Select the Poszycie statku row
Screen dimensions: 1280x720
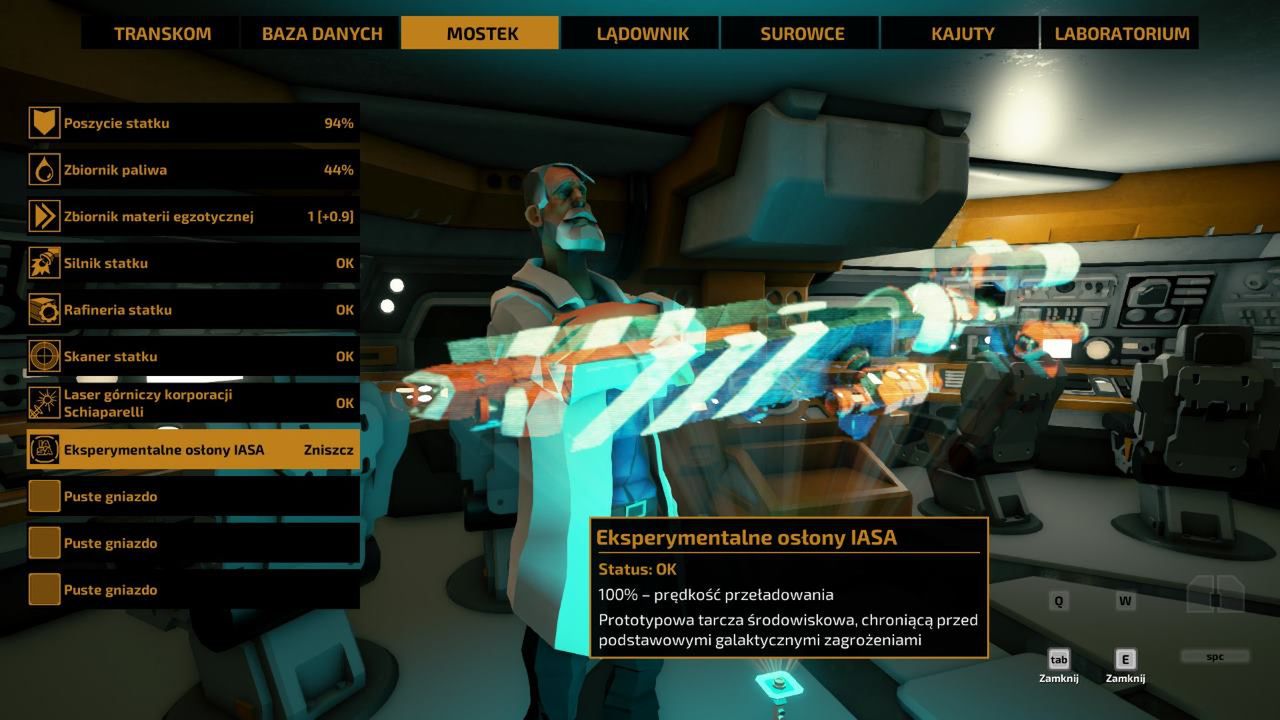tap(193, 123)
